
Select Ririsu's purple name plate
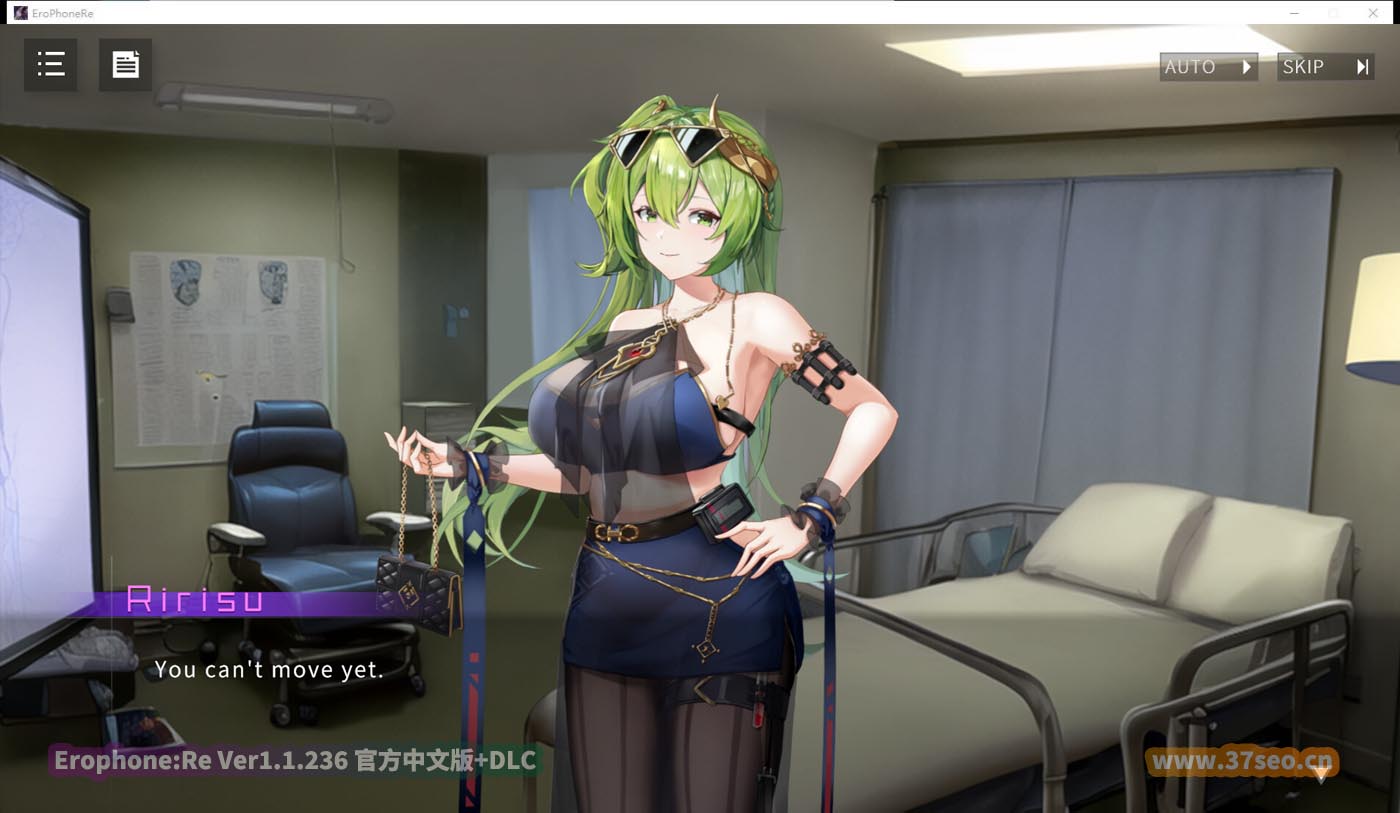(x=195, y=601)
